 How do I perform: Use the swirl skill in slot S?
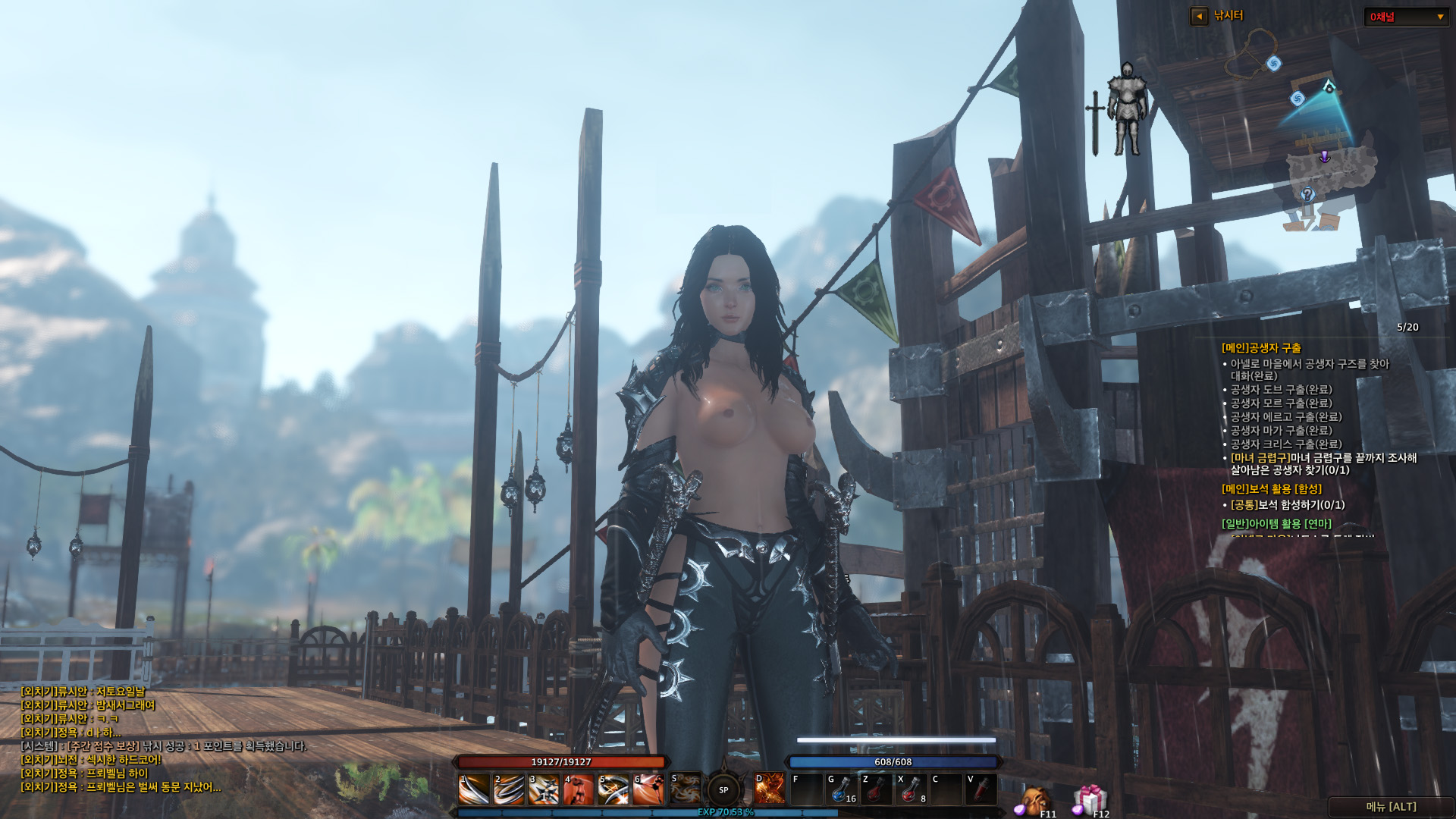point(686,789)
